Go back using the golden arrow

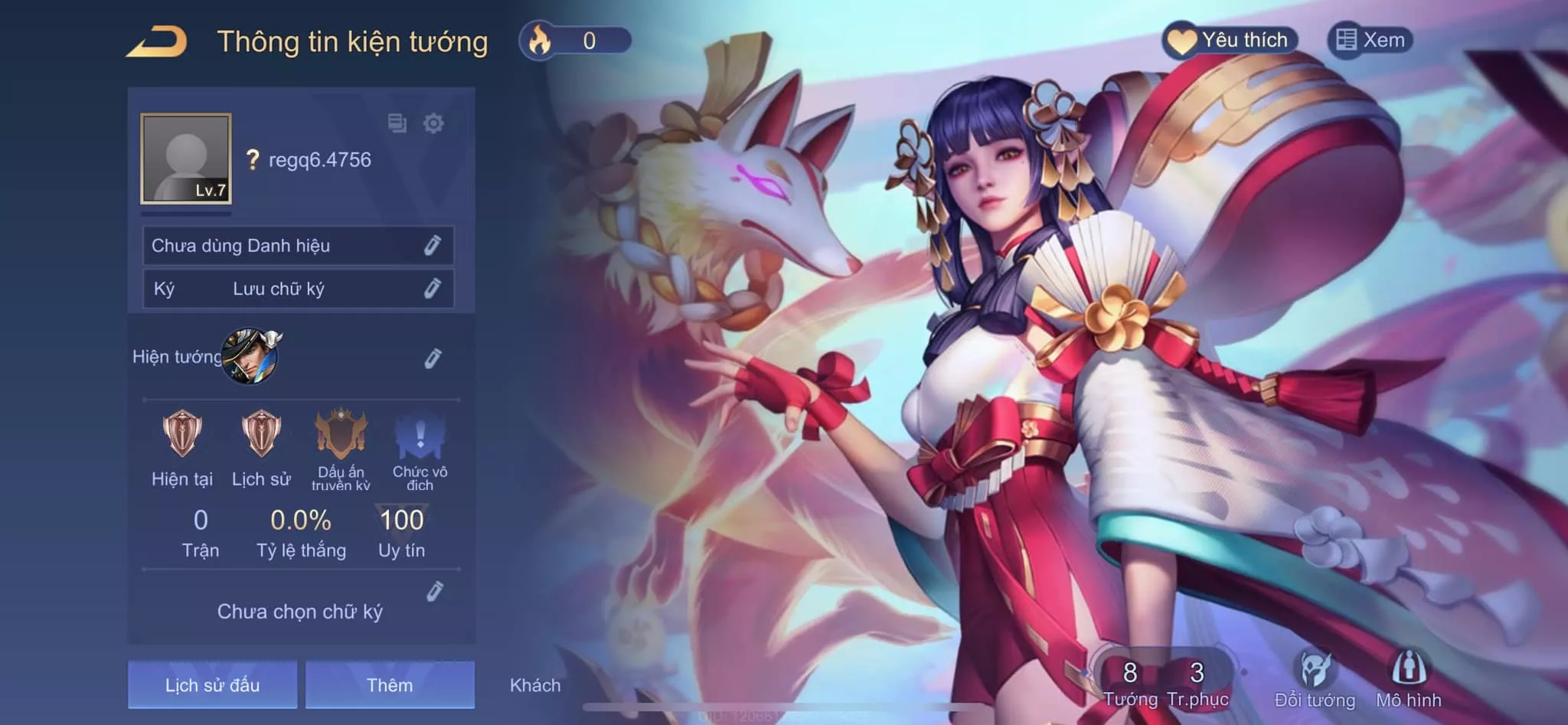157,42
